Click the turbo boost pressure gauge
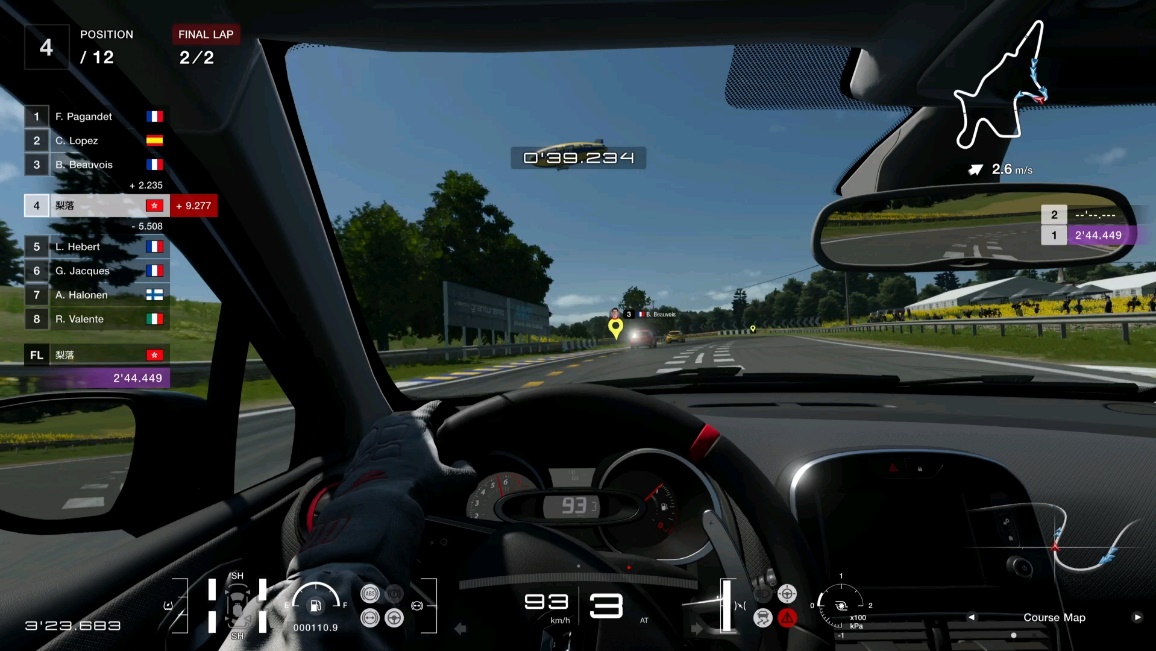 (x=841, y=605)
